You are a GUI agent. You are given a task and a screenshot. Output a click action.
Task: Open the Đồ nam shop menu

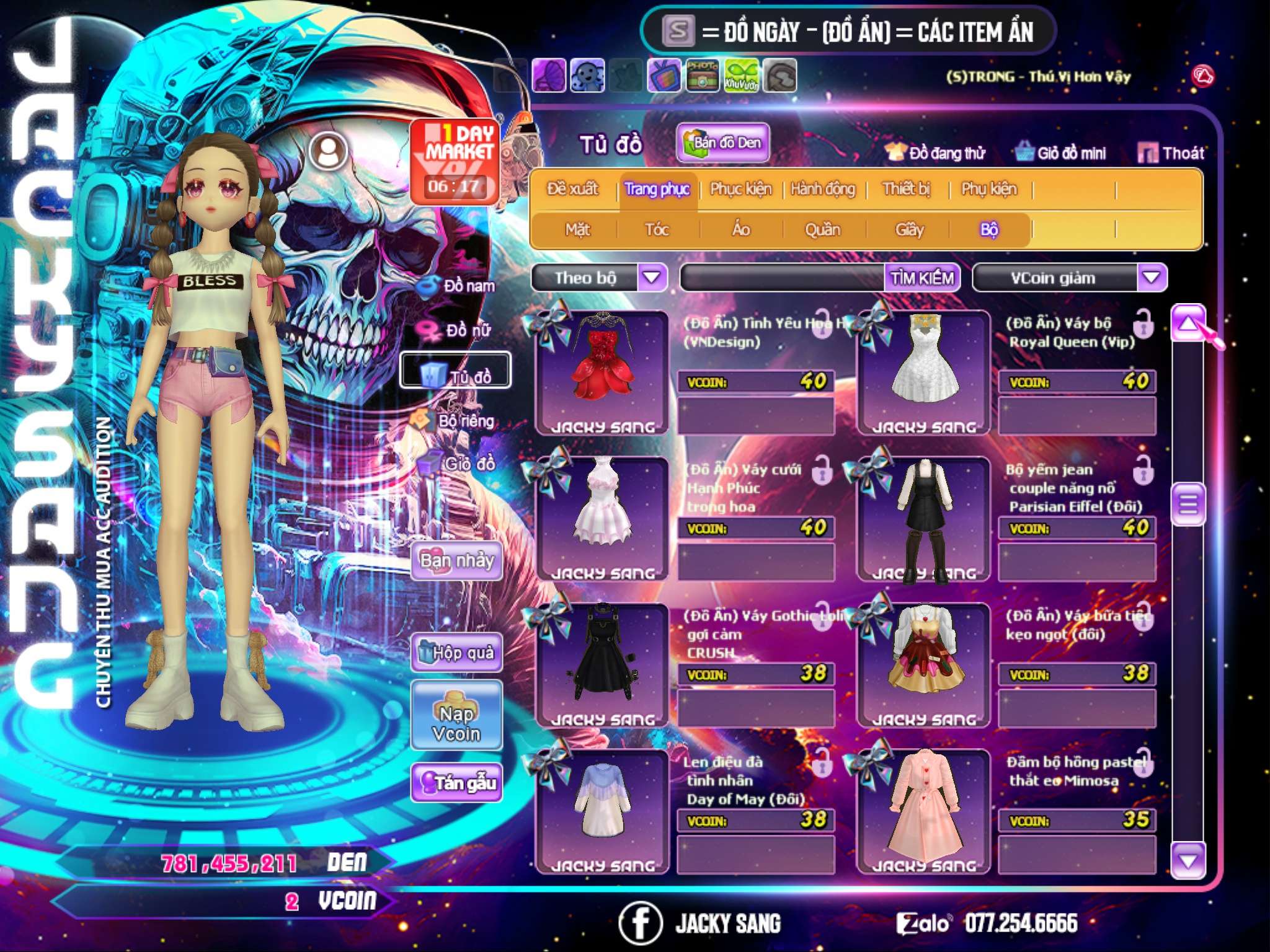pyautogui.click(x=459, y=286)
